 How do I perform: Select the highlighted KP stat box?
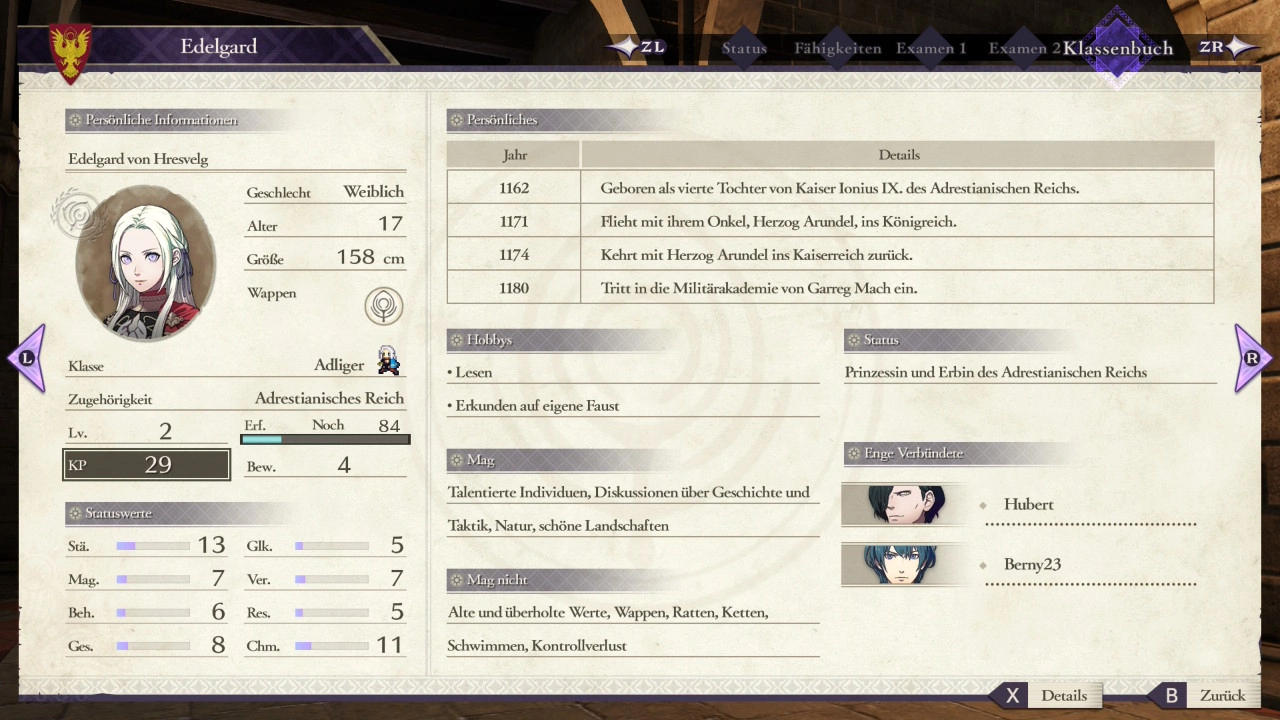coord(147,465)
